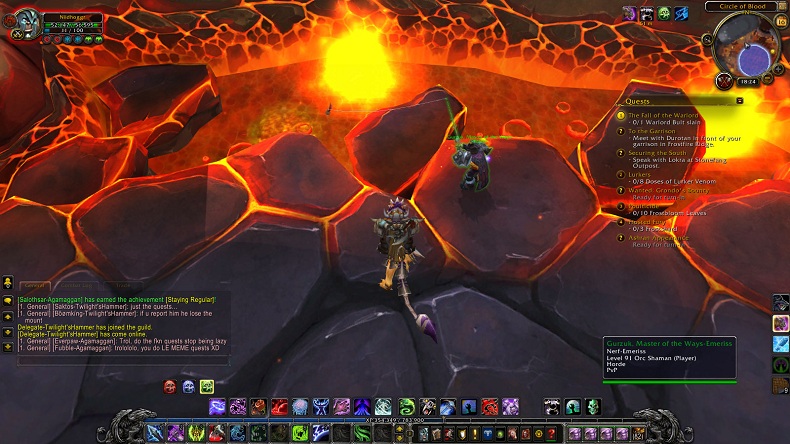
Task: Click the green skull buff icon
Action: 664,13
